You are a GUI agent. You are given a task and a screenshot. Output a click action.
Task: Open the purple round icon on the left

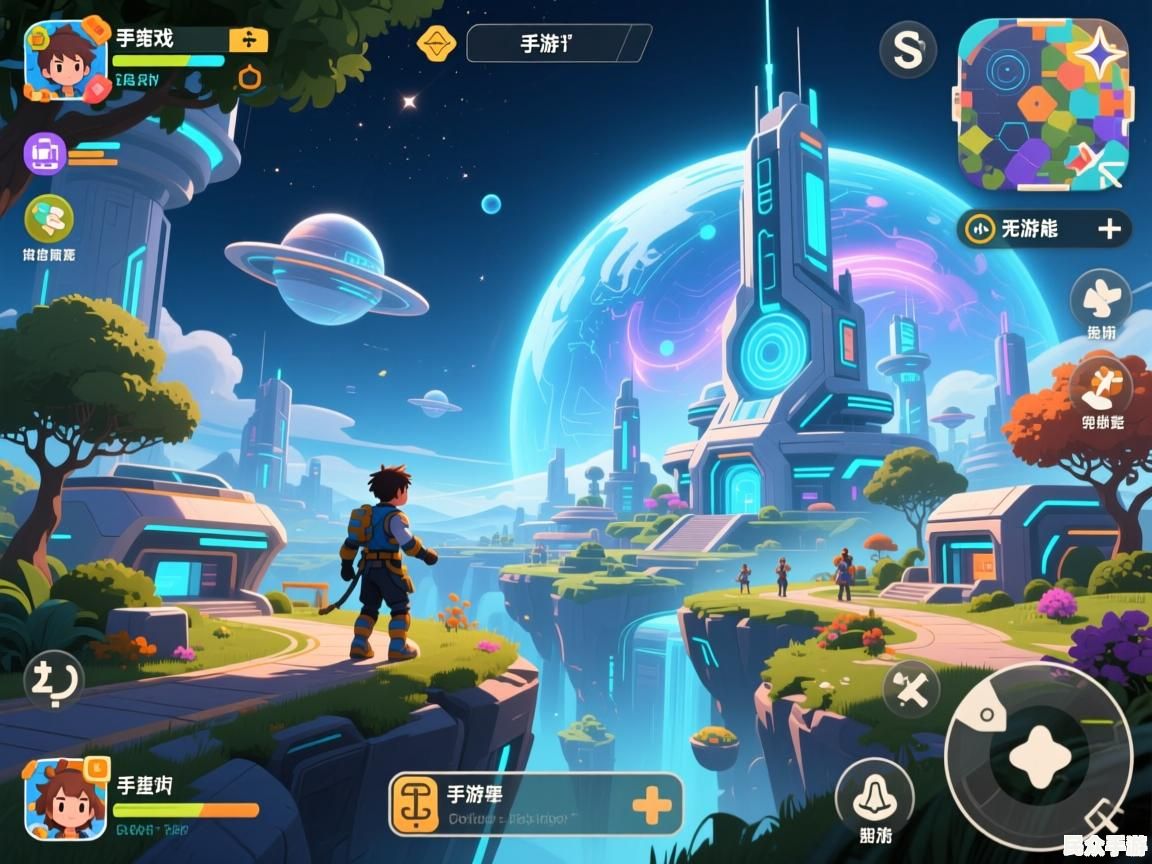click(45, 153)
